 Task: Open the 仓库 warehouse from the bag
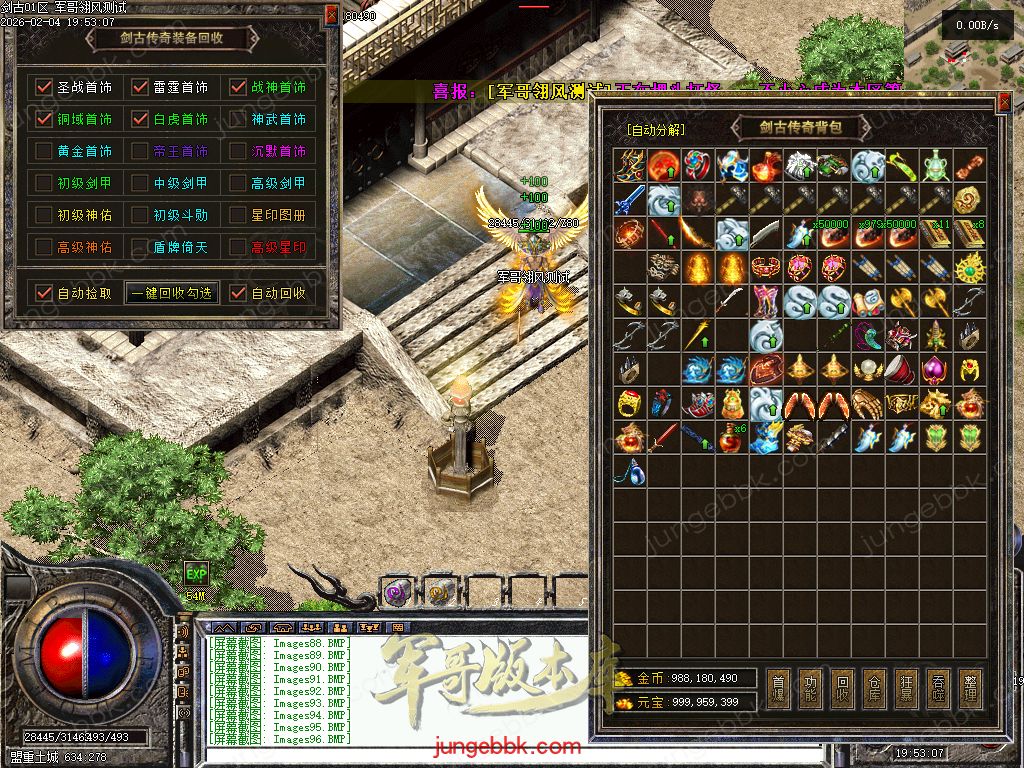874,687
